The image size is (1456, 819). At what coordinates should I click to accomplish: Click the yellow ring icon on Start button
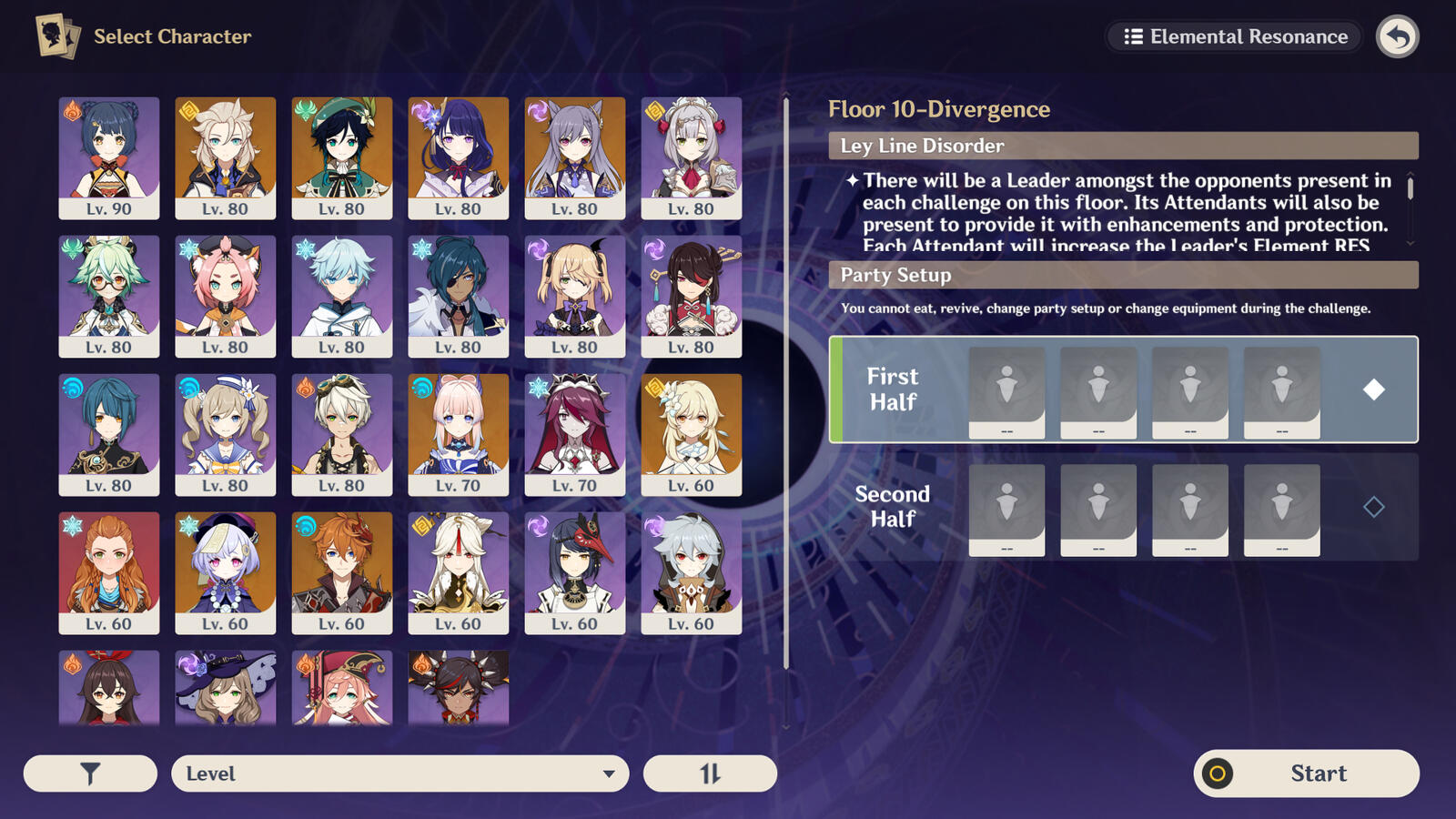tap(1218, 773)
